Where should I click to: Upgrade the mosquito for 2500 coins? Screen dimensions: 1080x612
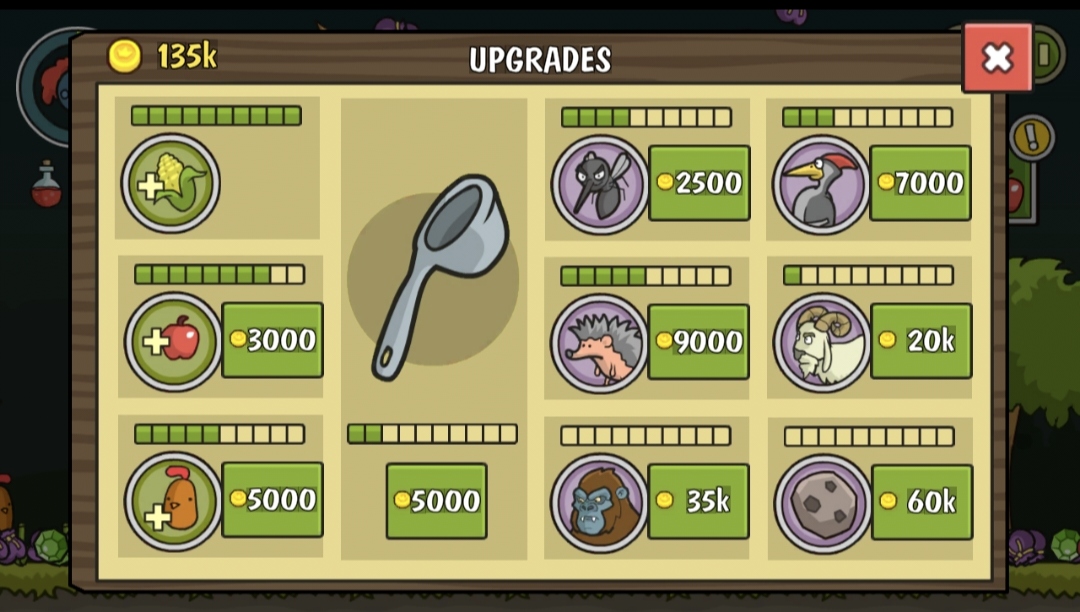(699, 183)
